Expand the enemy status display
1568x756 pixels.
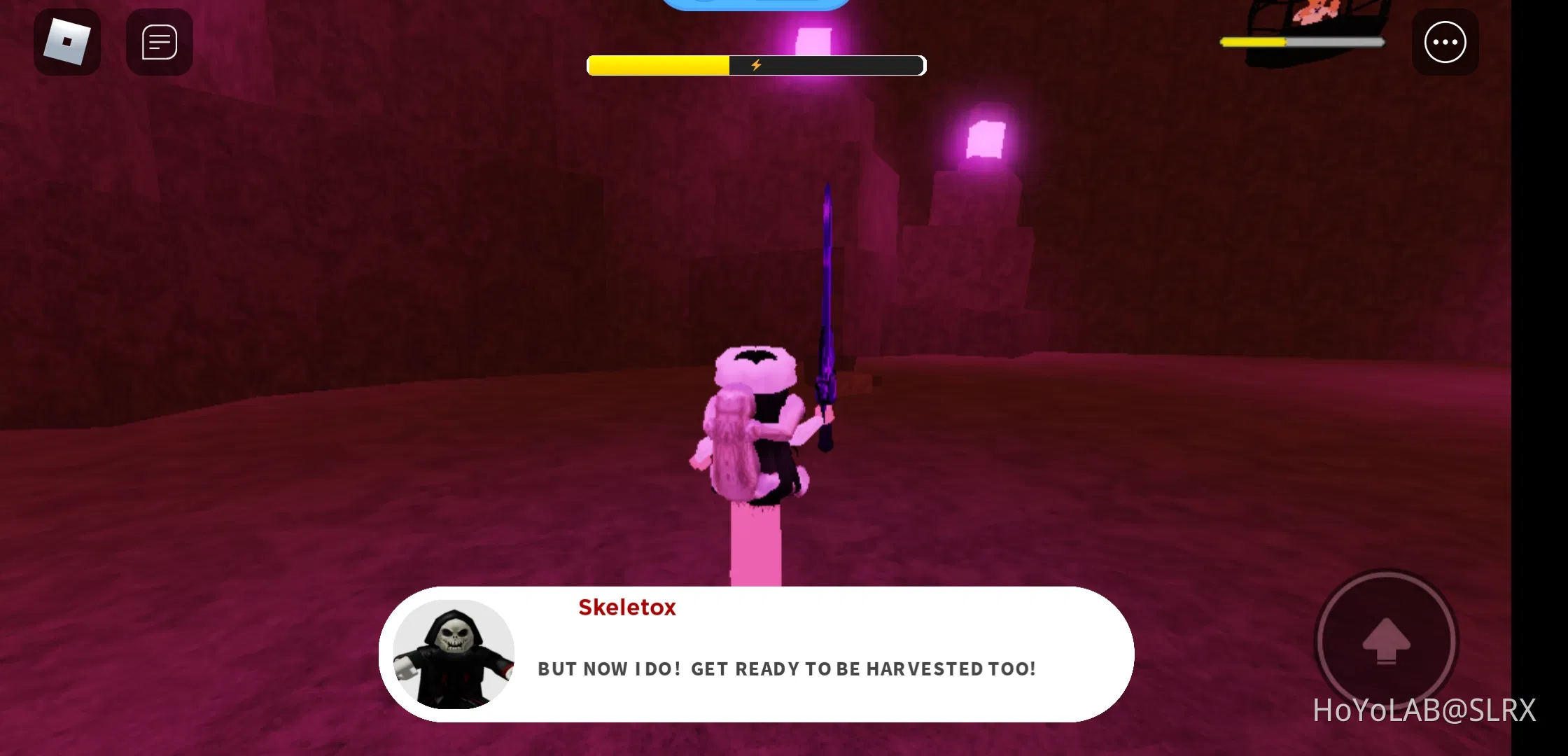tap(1302, 42)
